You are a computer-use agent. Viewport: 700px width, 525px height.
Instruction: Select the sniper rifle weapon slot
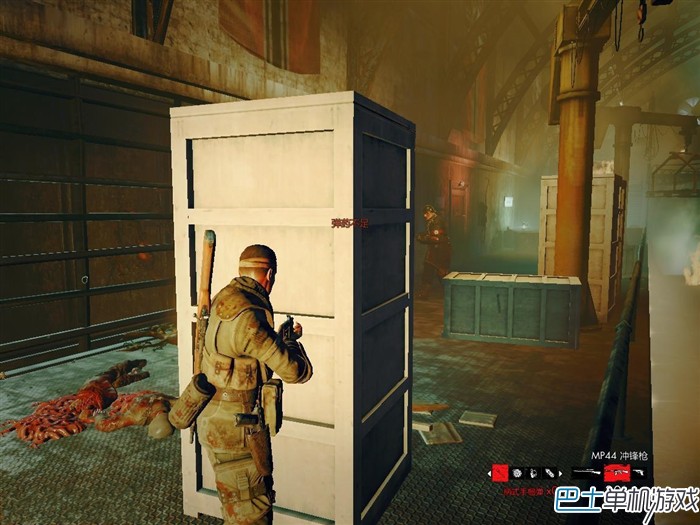pyautogui.click(x=587, y=473)
